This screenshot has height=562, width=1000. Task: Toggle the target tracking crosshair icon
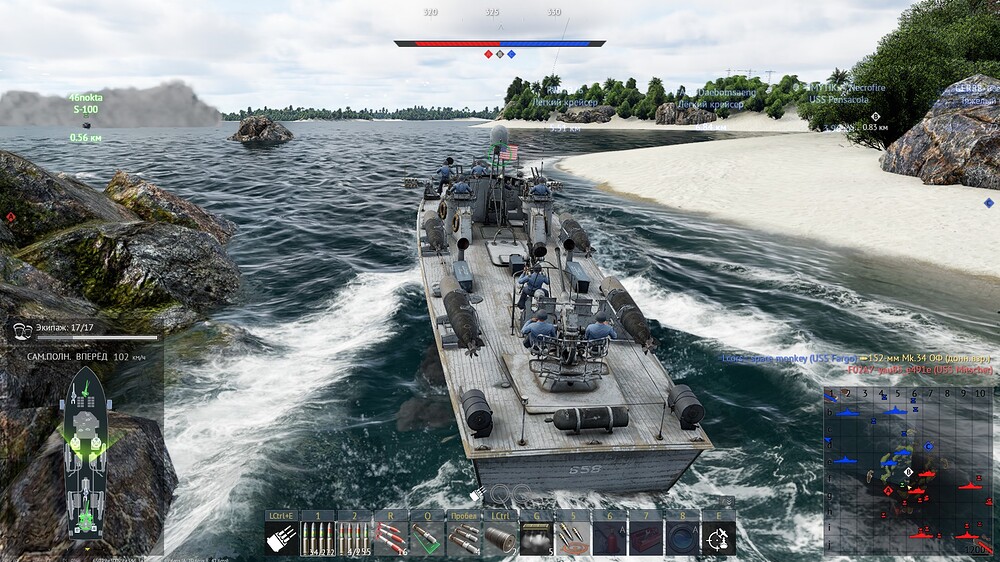point(718,538)
